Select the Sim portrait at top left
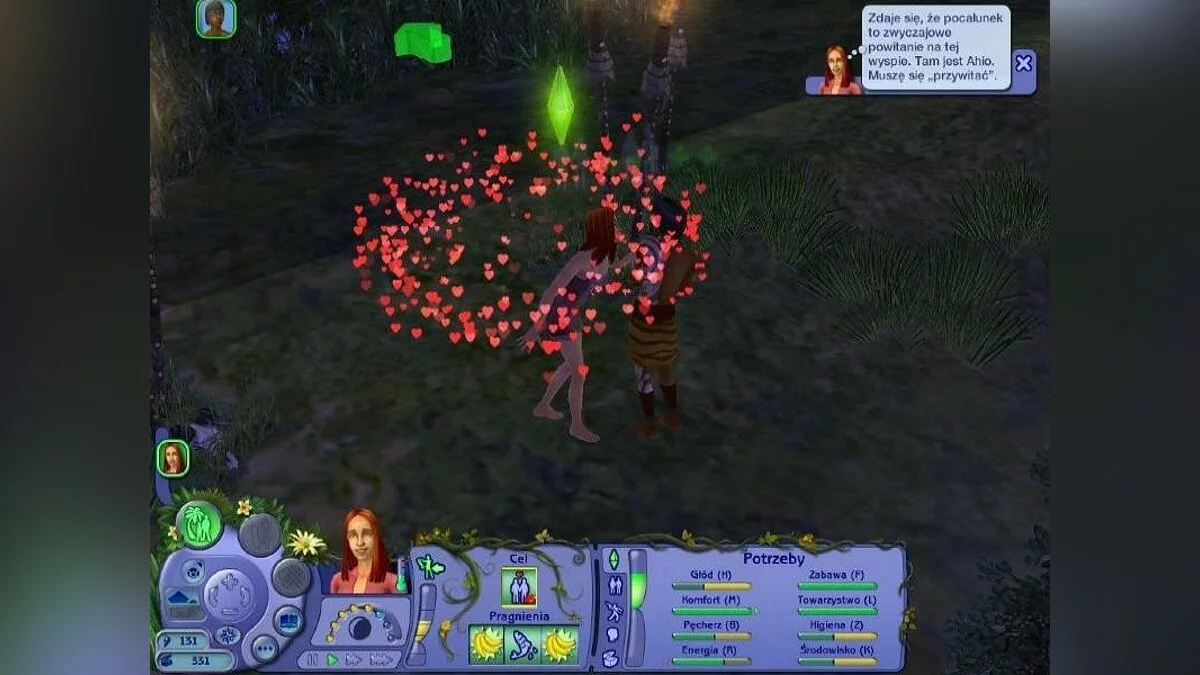 (x=215, y=18)
